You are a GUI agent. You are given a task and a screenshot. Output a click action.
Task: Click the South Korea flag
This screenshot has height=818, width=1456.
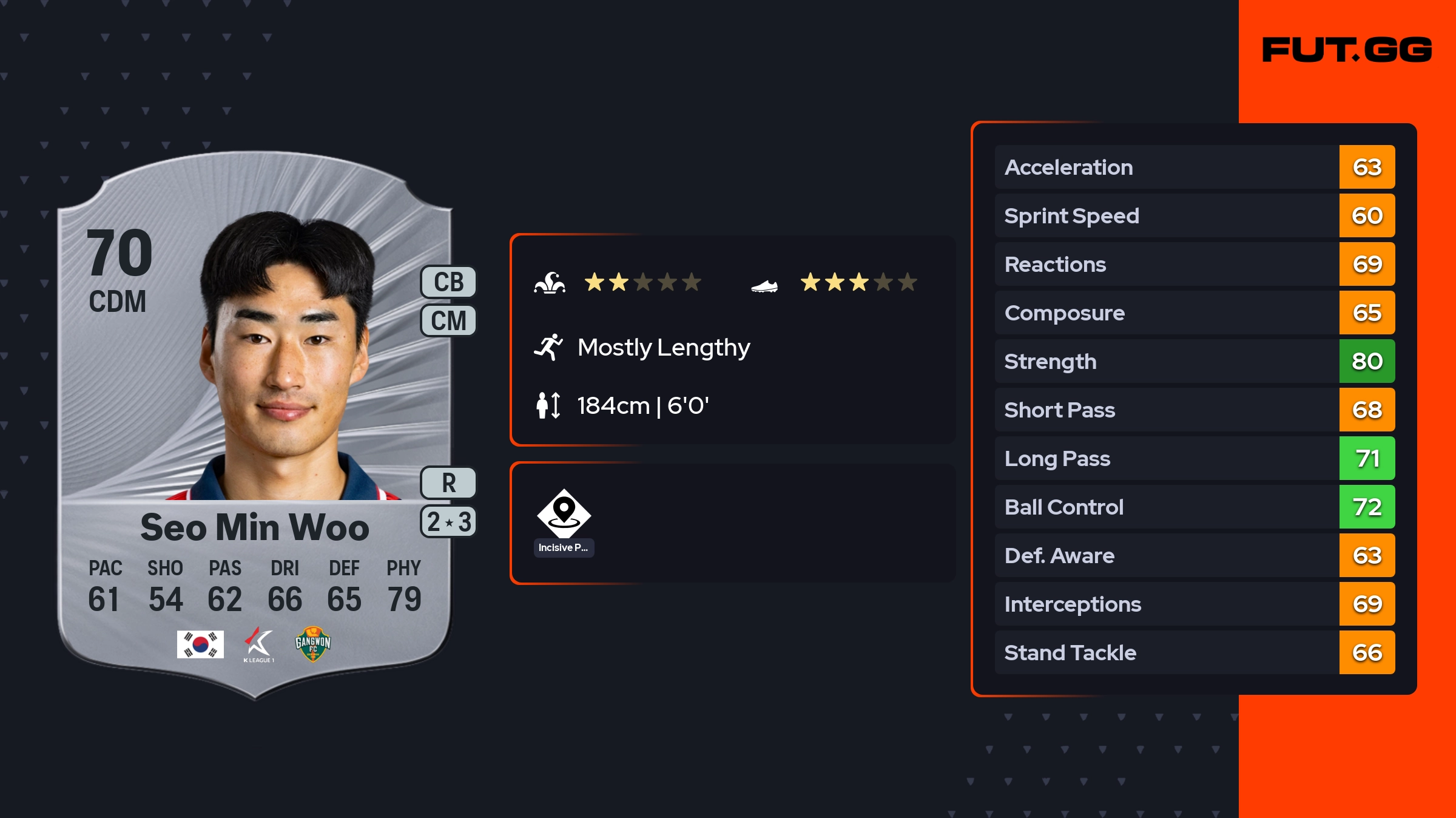(200, 644)
